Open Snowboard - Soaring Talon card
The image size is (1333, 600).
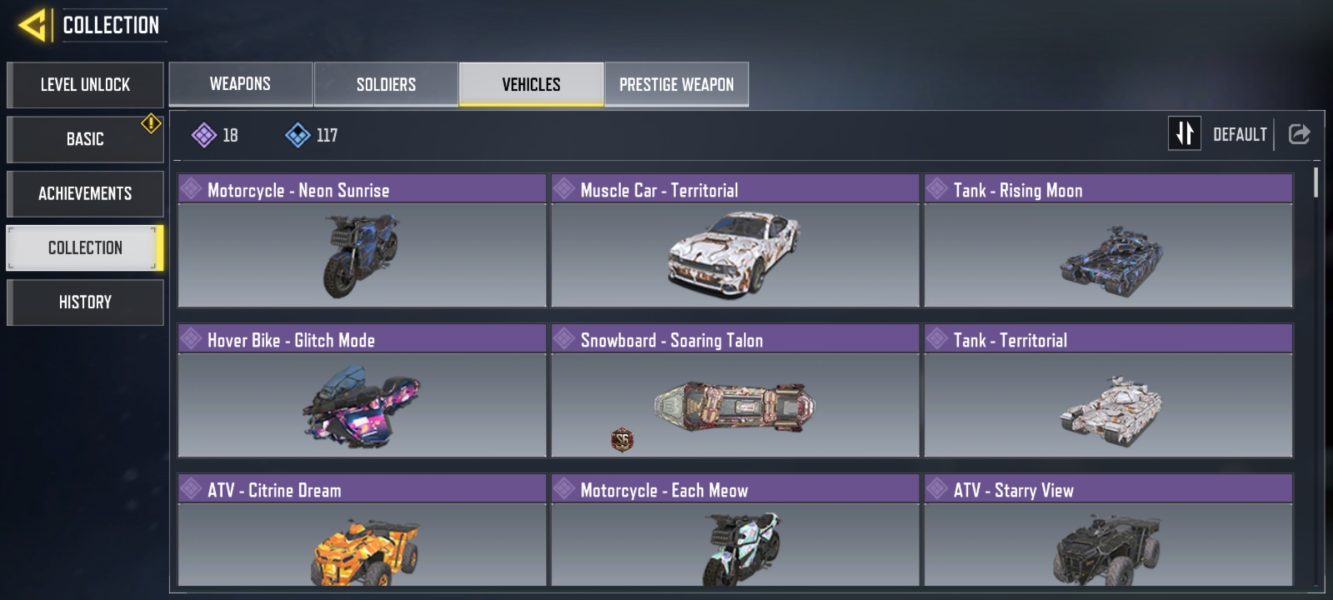coord(735,392)
